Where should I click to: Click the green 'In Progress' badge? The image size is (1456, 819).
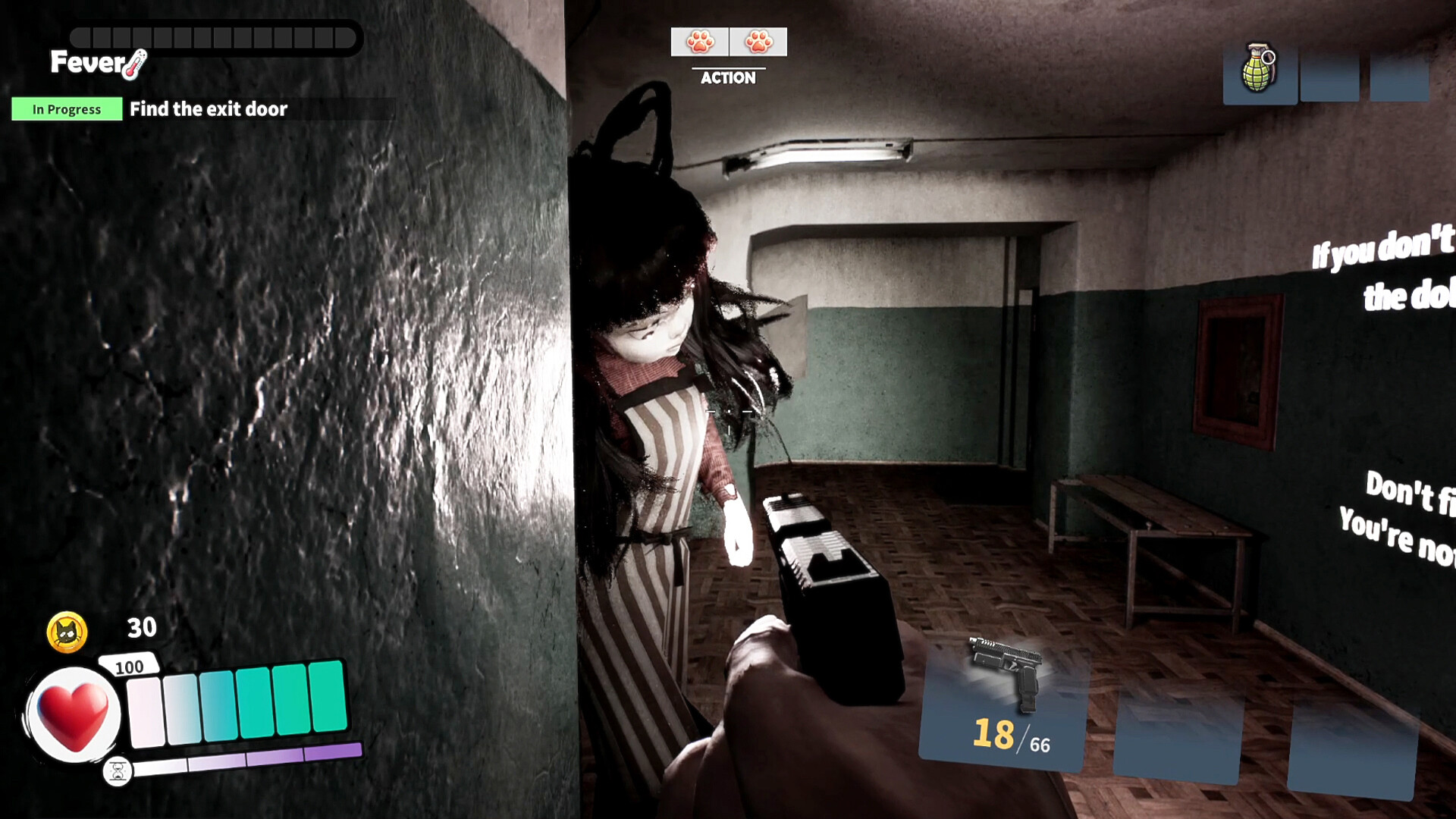pos(66,109)
